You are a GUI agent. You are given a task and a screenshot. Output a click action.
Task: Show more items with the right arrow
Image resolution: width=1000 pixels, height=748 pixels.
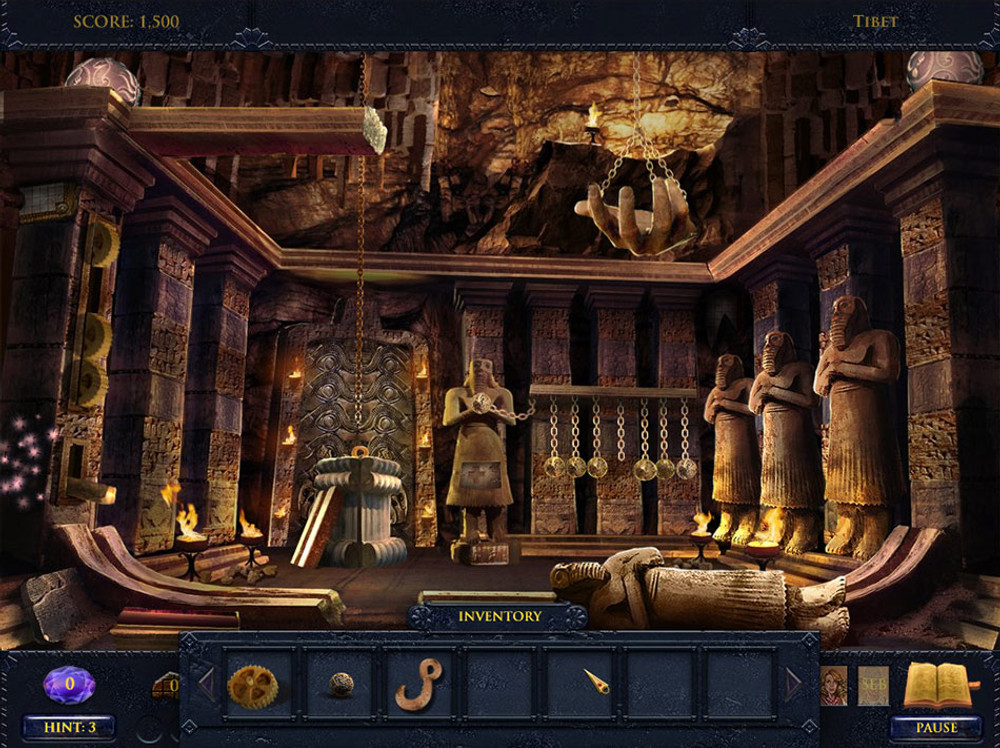coord(796,684)
